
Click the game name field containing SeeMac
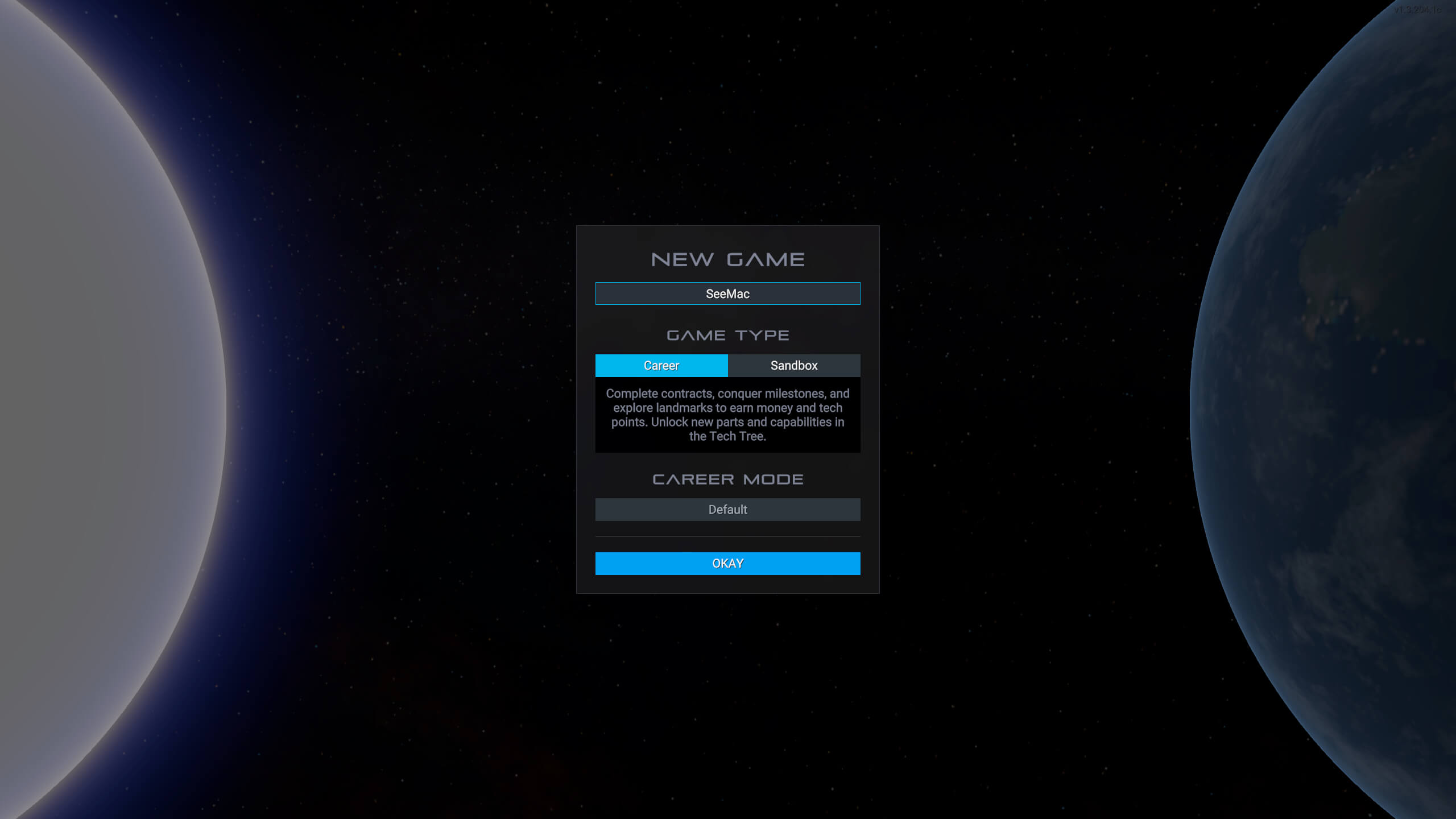[x=727, y=293]
